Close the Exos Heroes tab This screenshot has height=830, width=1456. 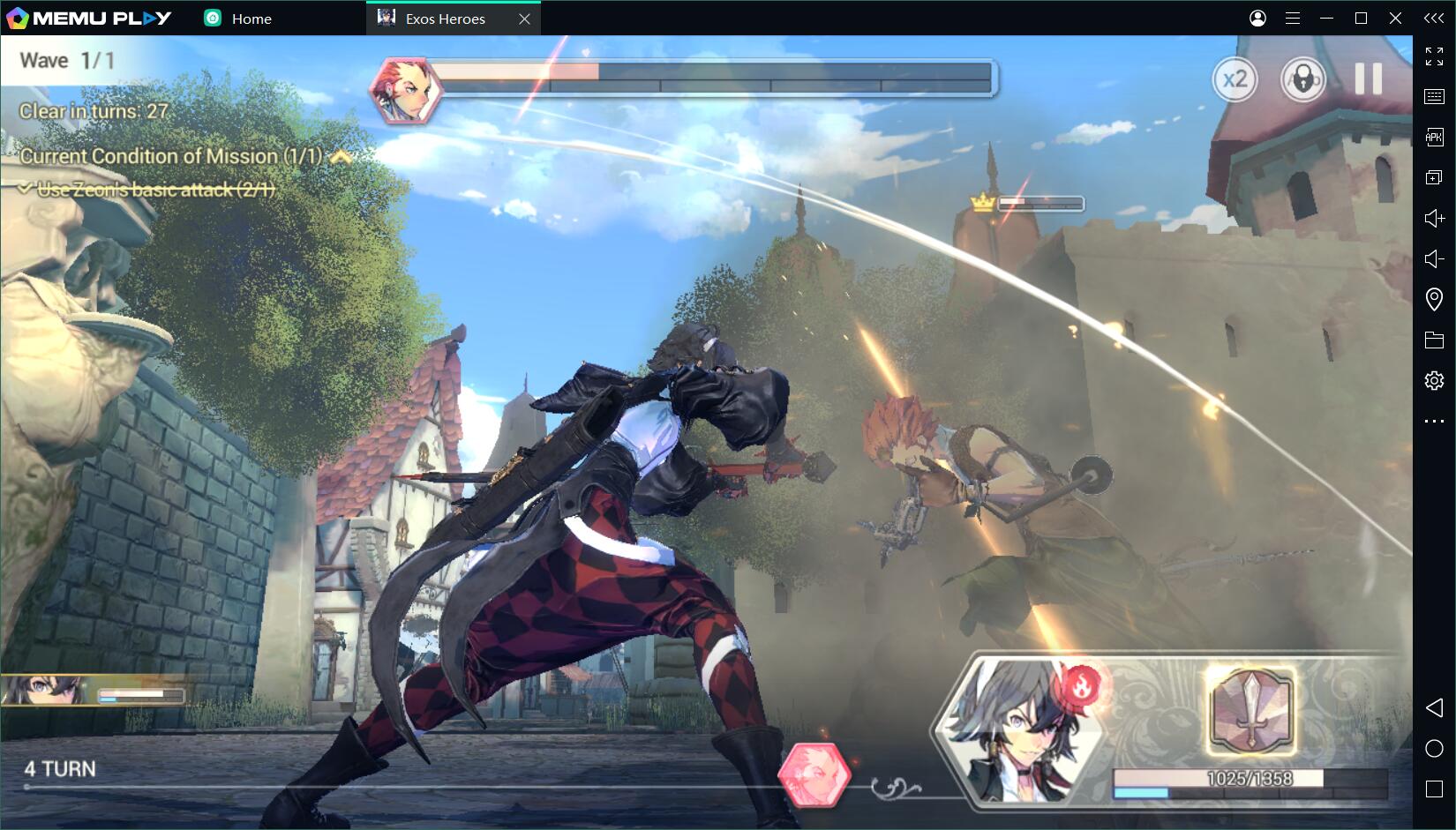pos(524,19)
